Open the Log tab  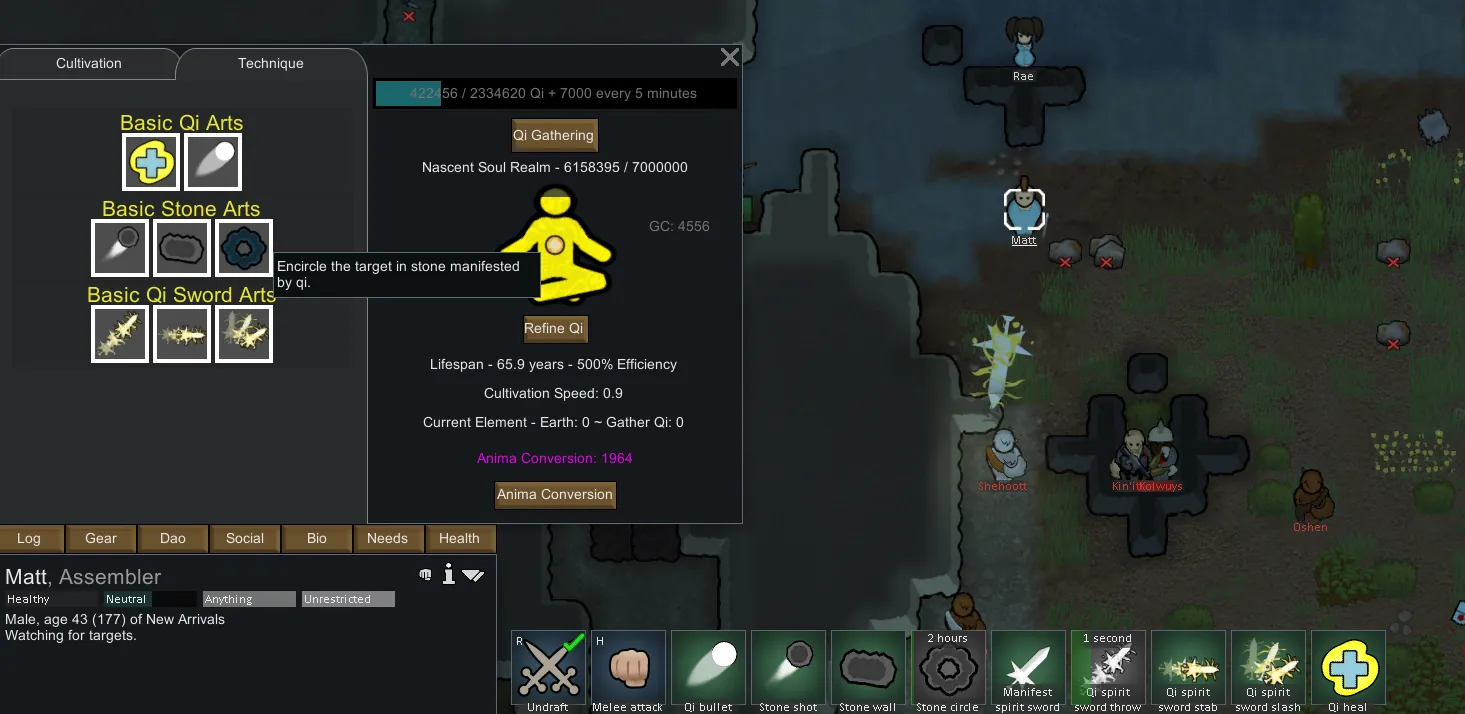click(29, 538)
